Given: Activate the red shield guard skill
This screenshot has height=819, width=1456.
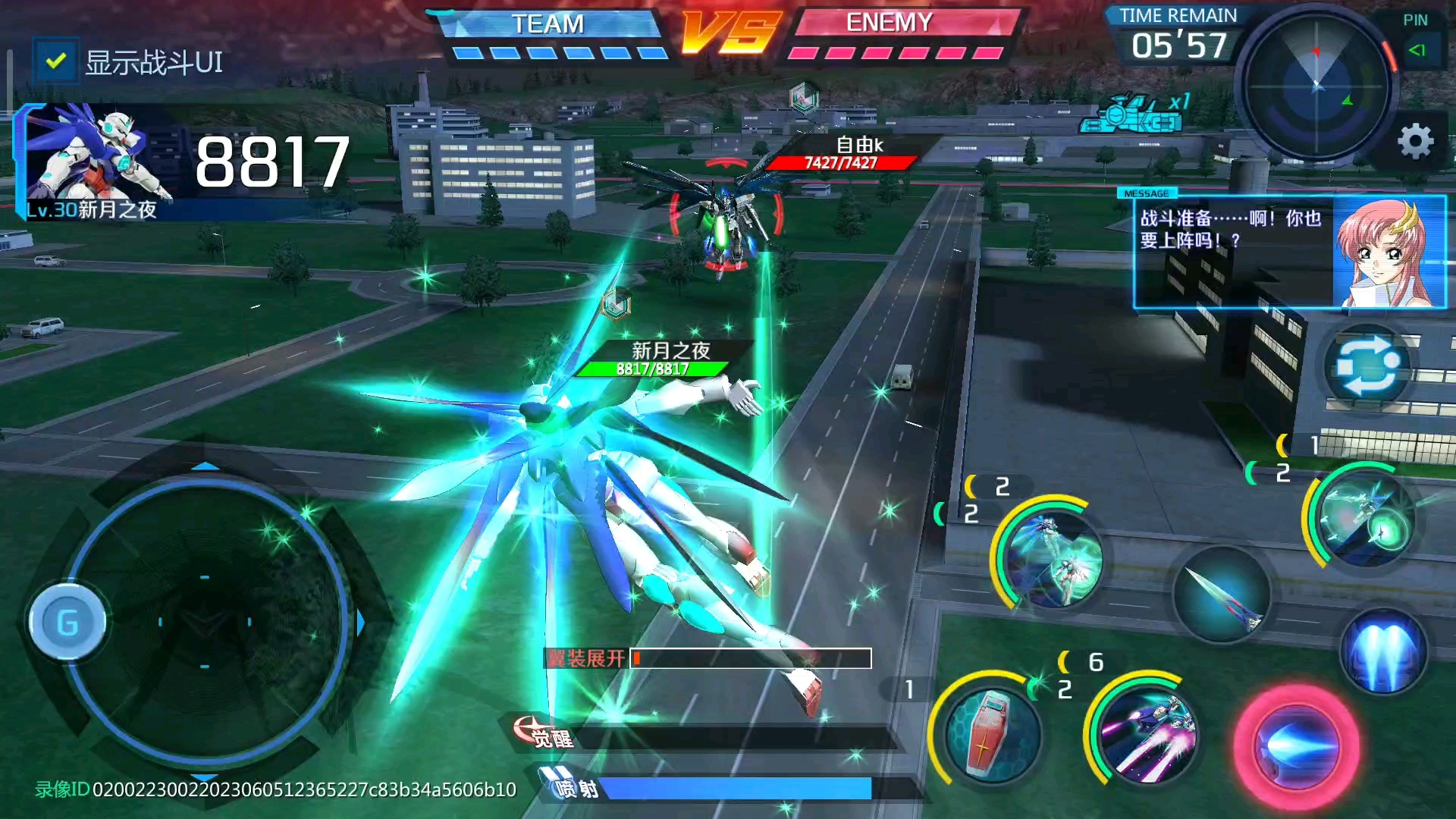Looking at the screenshot, I should tap(990, 733).
